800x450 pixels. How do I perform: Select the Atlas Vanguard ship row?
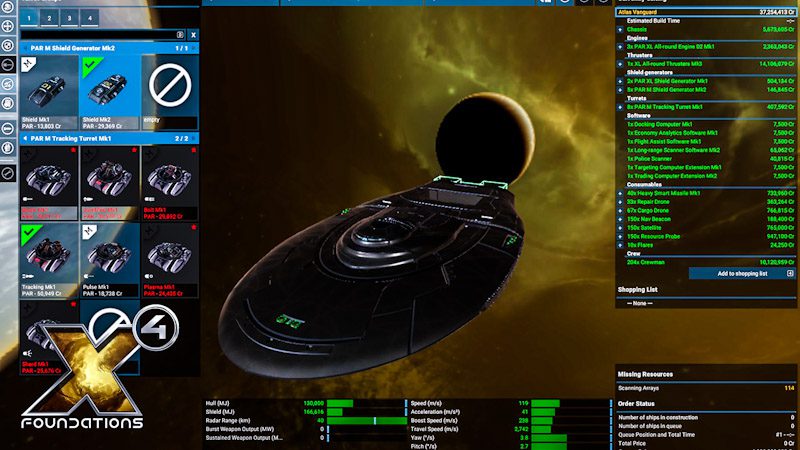pos(700,12)
